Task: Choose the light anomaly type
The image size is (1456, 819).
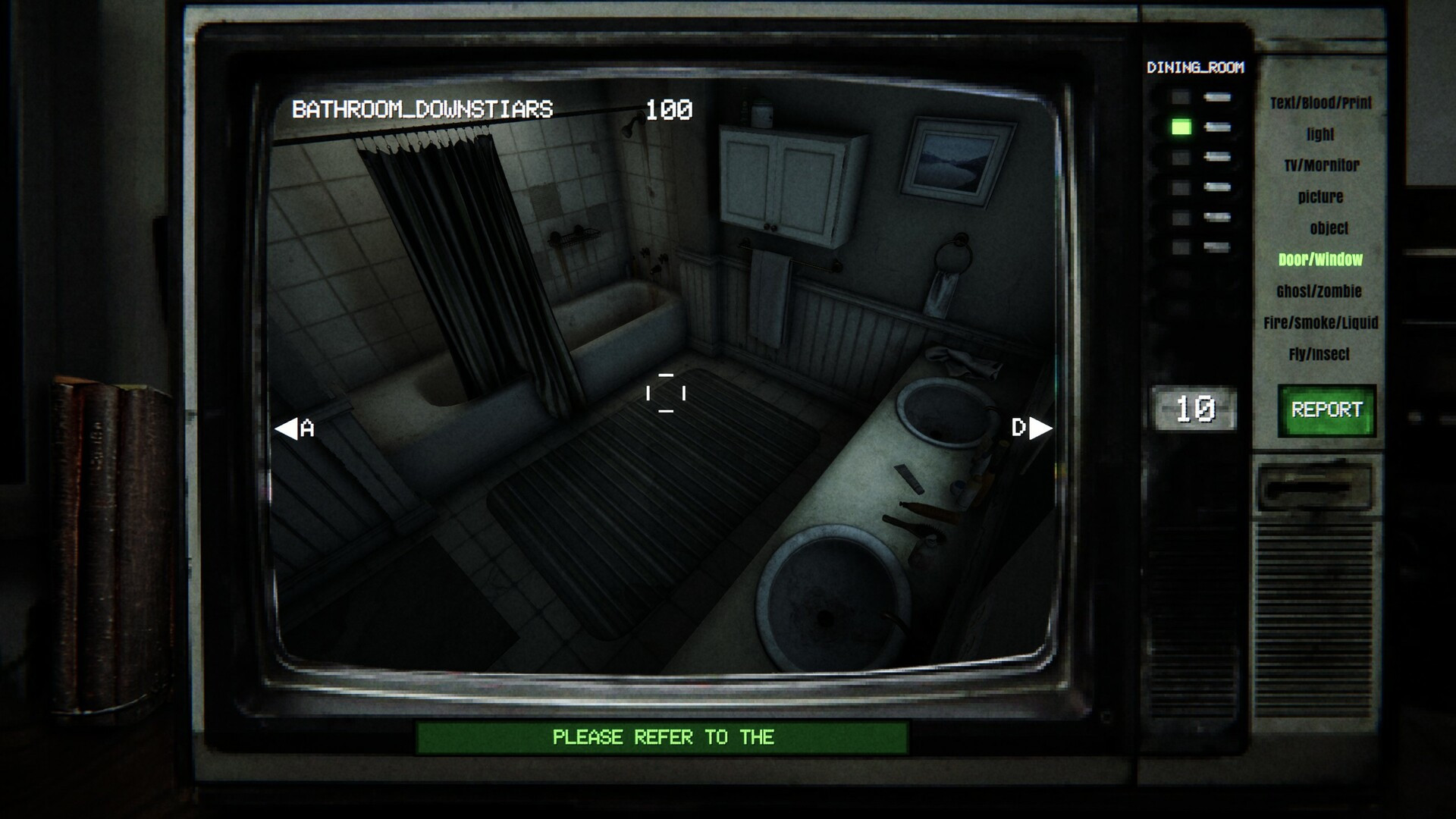Action: pyautogui.click(x=1320, y=134)
